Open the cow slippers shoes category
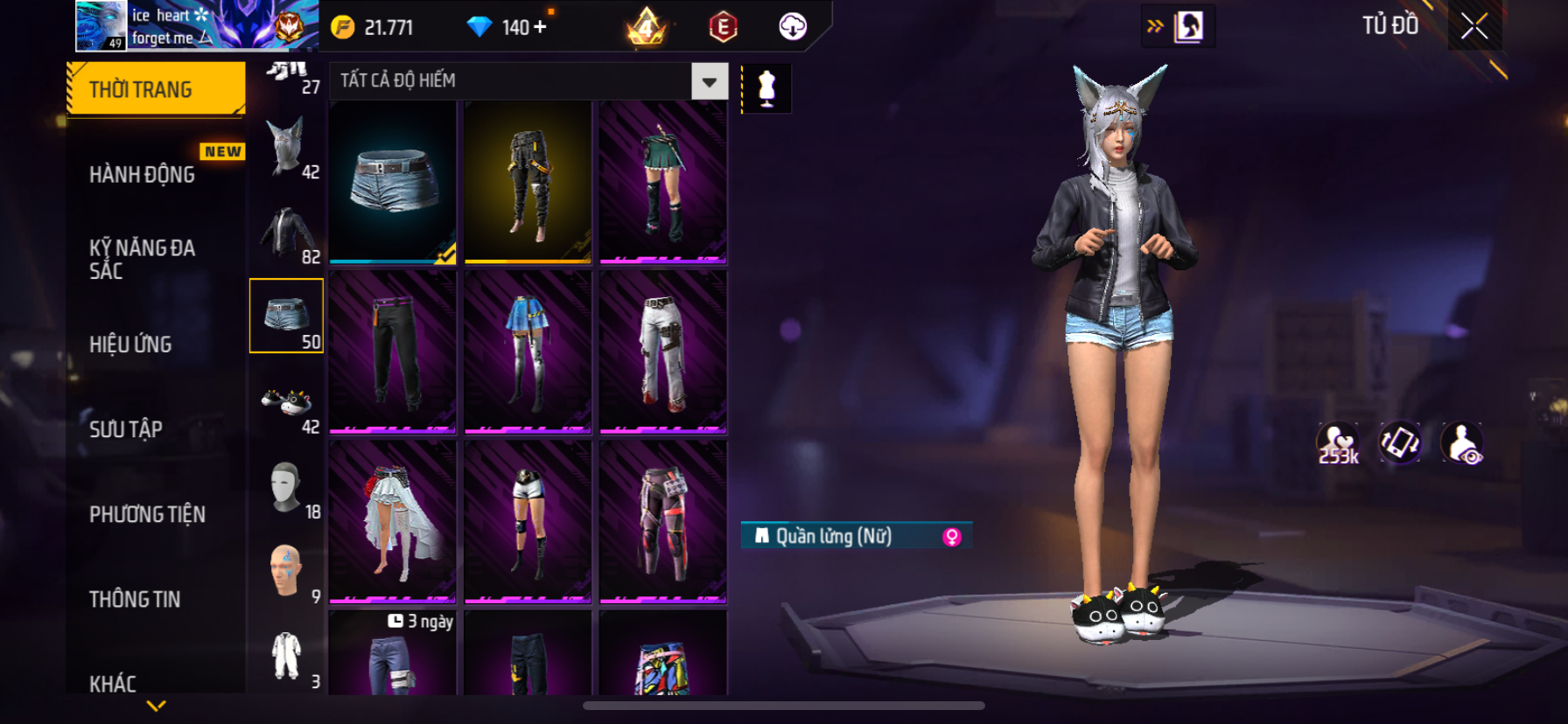Screen dimensions: 1568x724 pos(287,404)
